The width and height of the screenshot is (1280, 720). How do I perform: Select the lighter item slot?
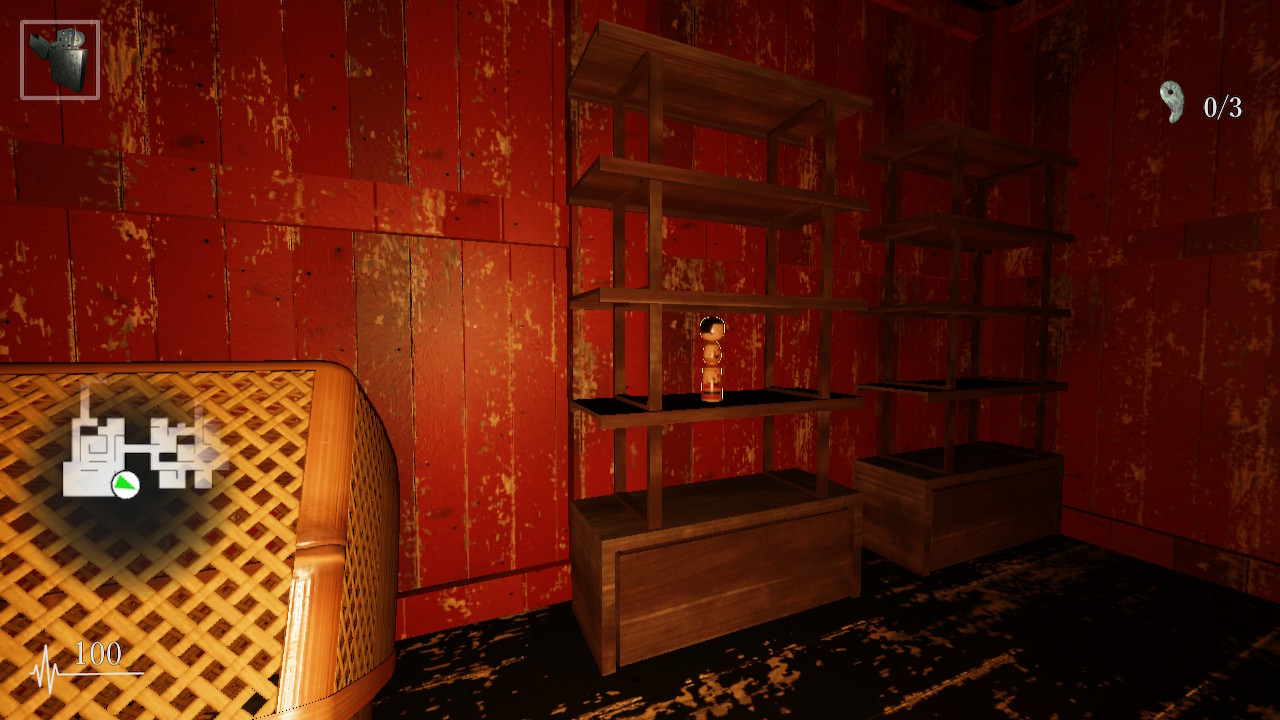60,60
